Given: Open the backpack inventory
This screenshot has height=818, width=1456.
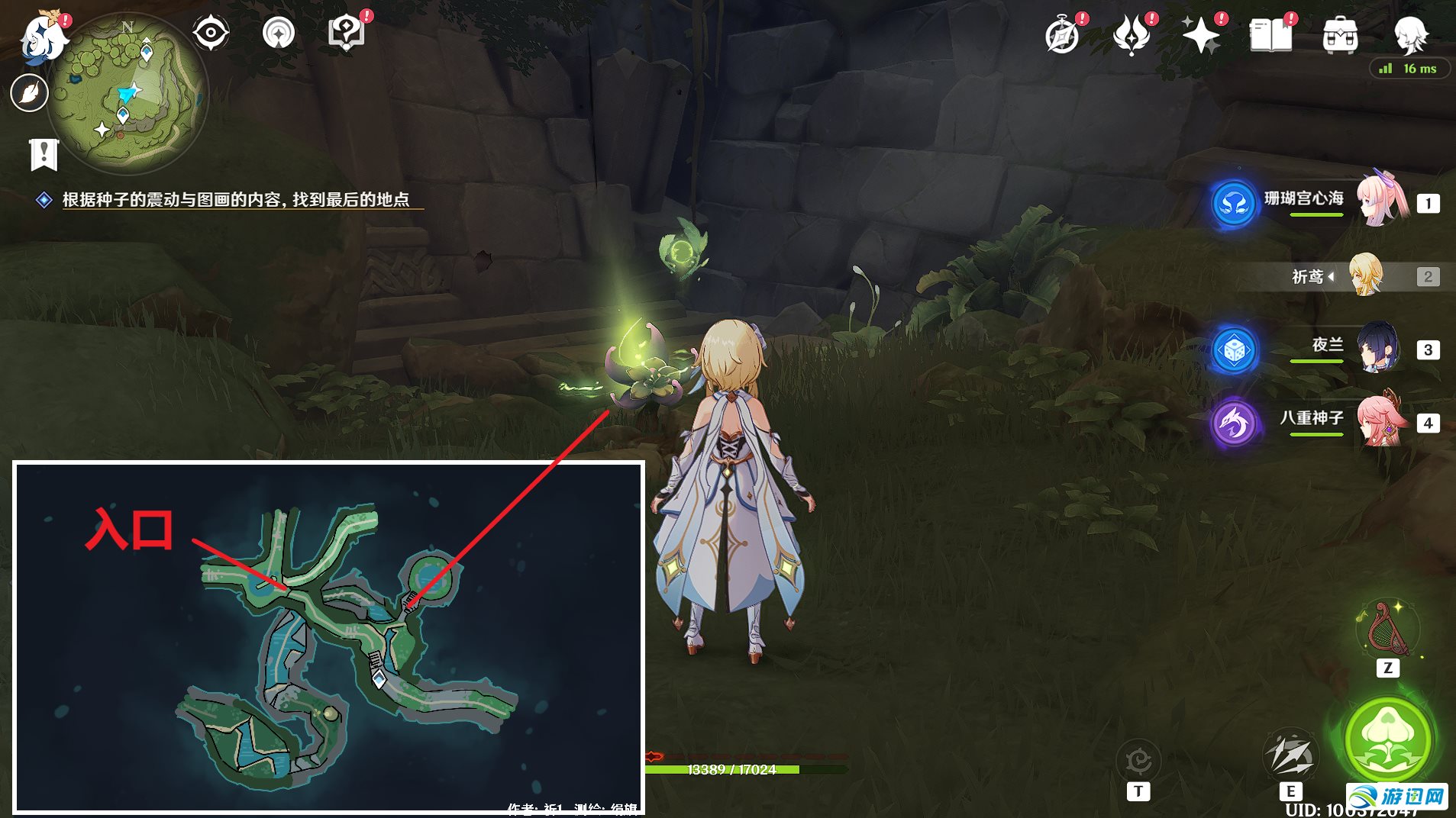Looking at the screenshot, I should pyautogui.click(x=1340, y=35).
